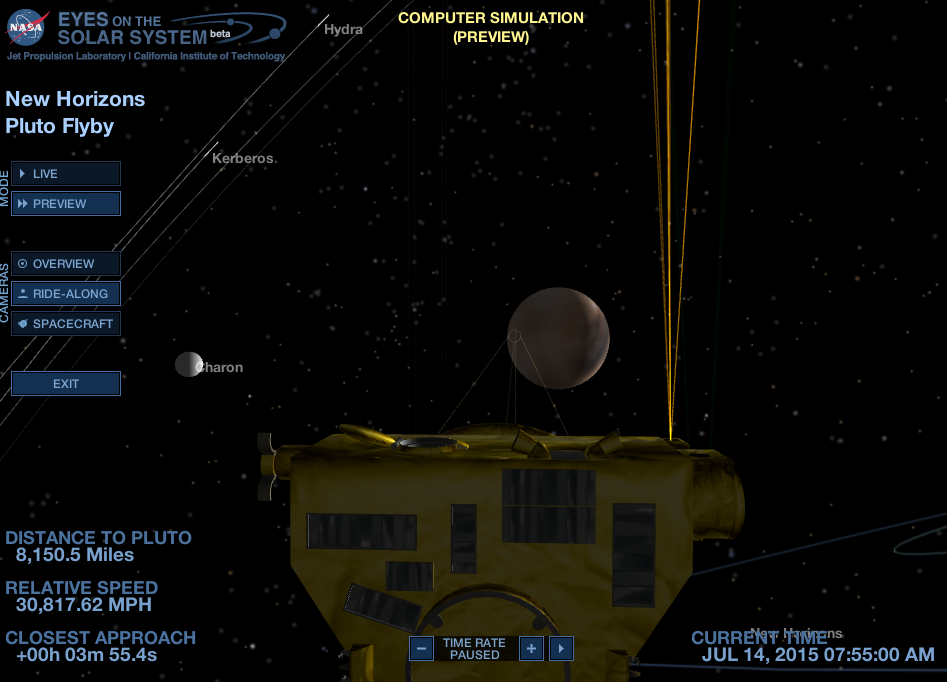Image resolution: width=947 pixels, height=682 pixels.
Task: Increase the time rate with plus
Action: [x=531, y=649]
